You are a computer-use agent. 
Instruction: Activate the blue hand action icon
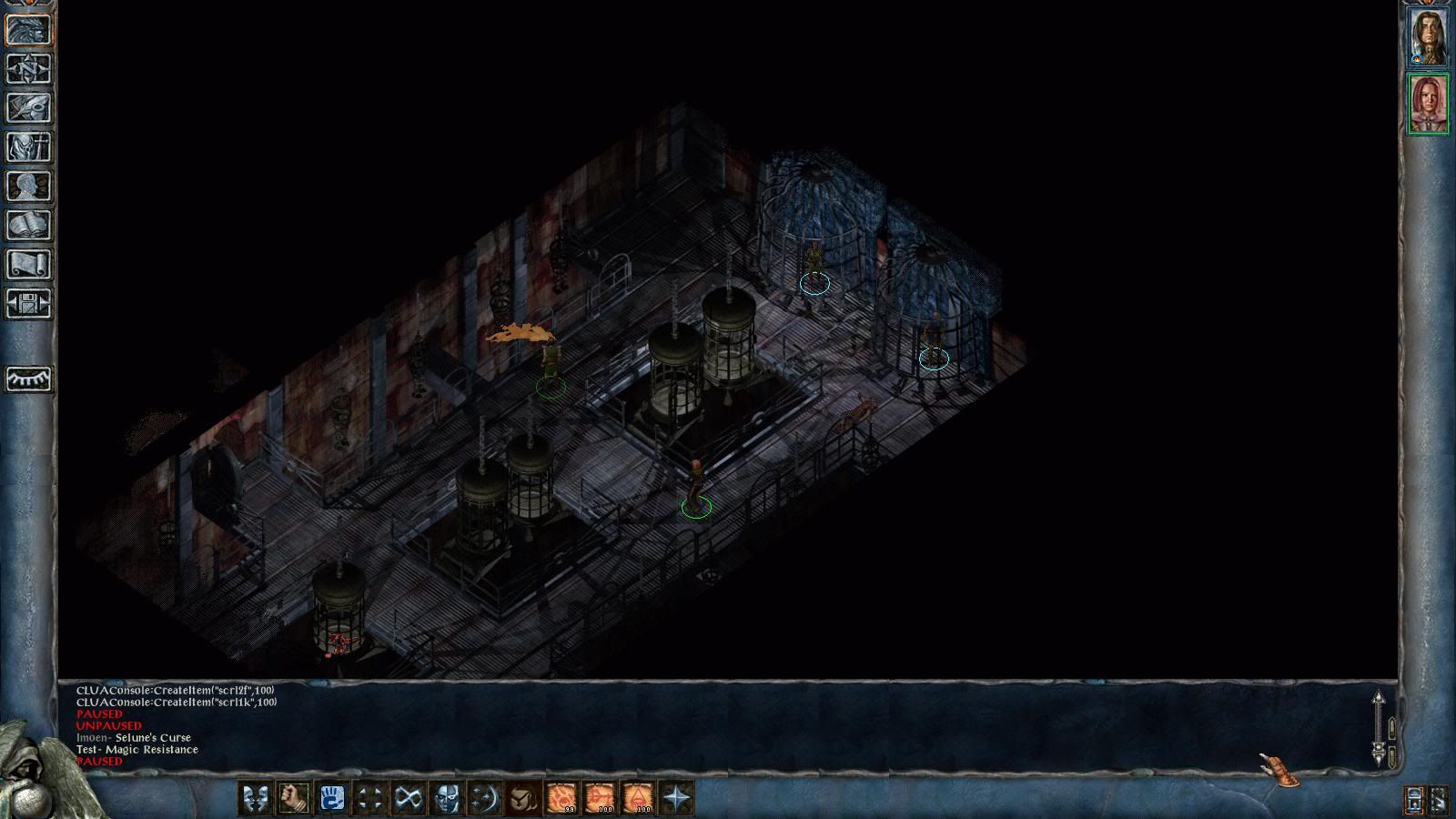[x=331, y=799]
